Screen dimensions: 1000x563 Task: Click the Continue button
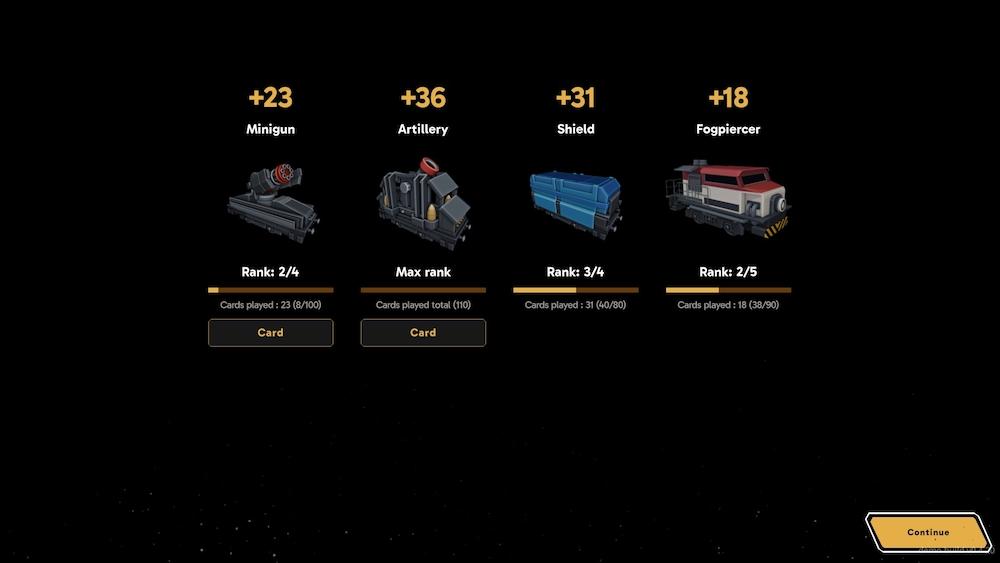927,532
